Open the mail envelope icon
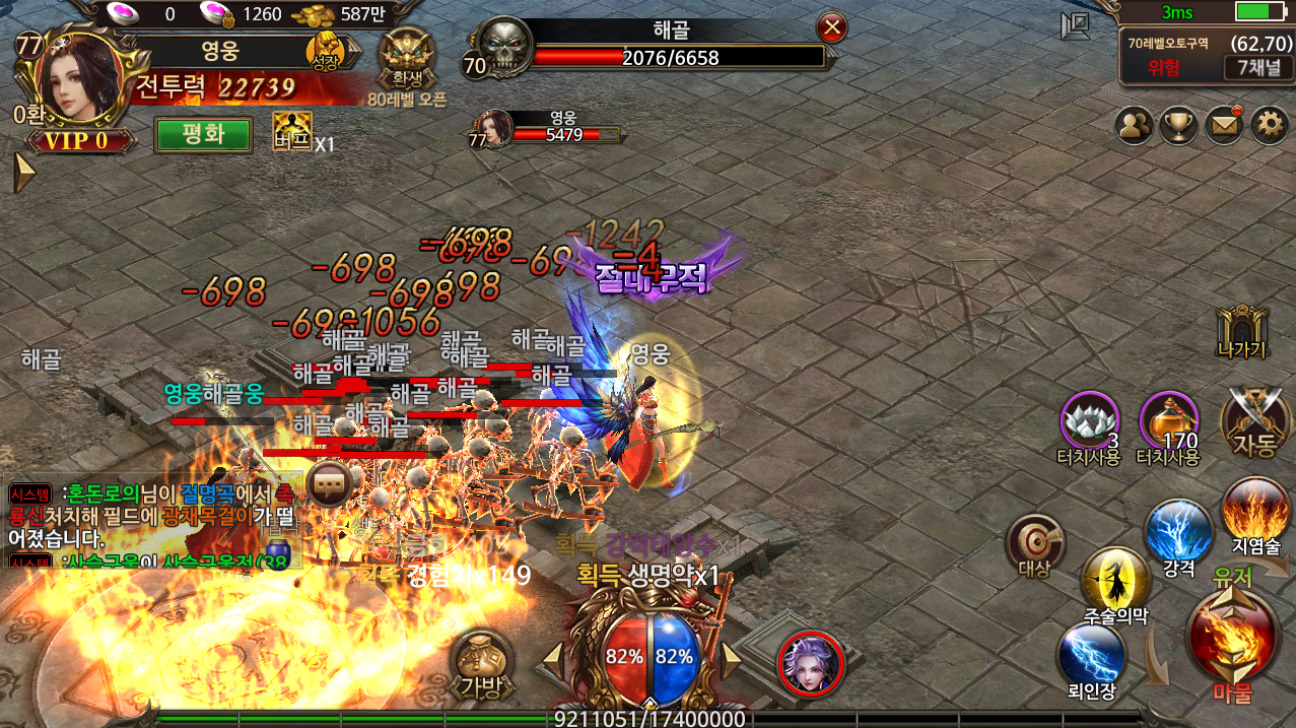This screenshot has width=1296, height=728. 1224,125
